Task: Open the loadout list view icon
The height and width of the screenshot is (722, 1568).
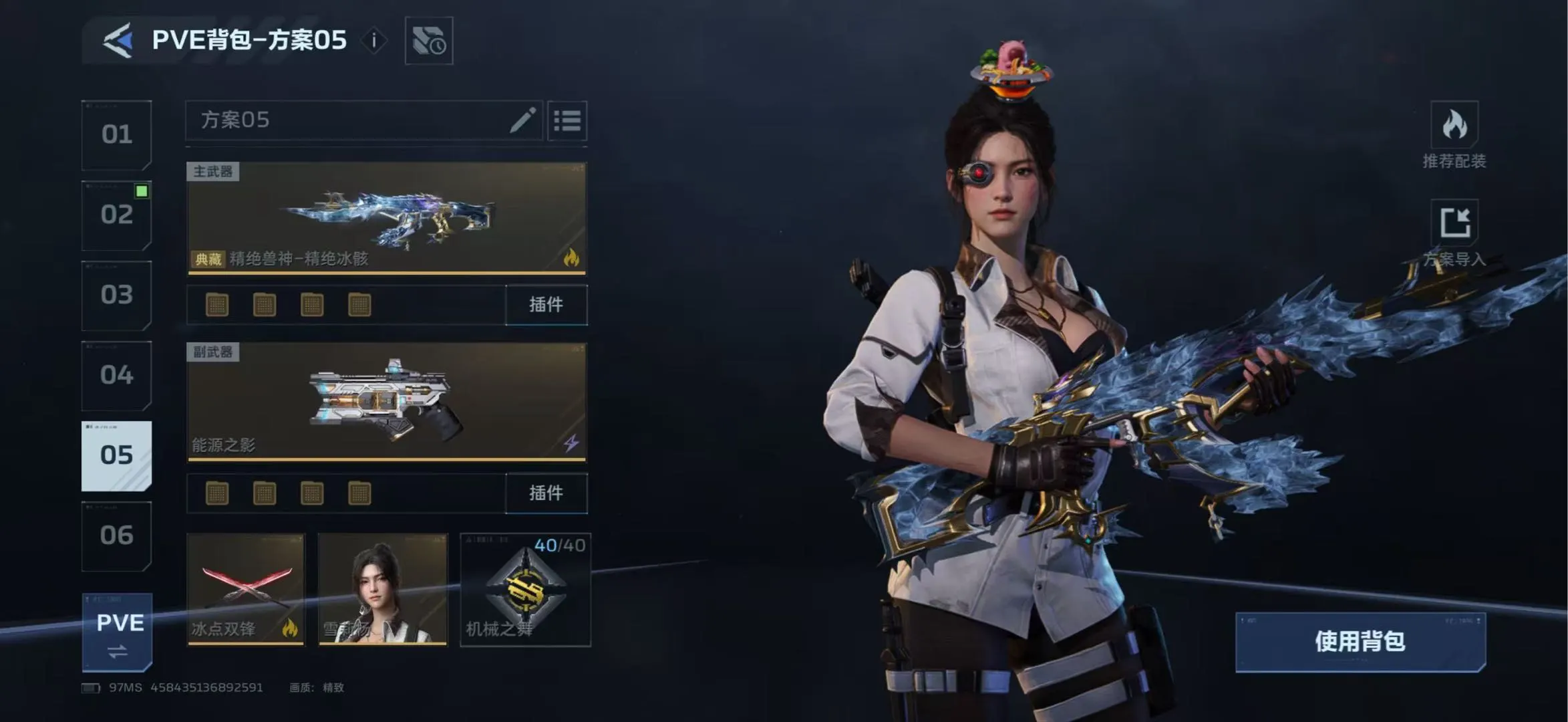Action: pyautogui.click(x=567, y=121)
